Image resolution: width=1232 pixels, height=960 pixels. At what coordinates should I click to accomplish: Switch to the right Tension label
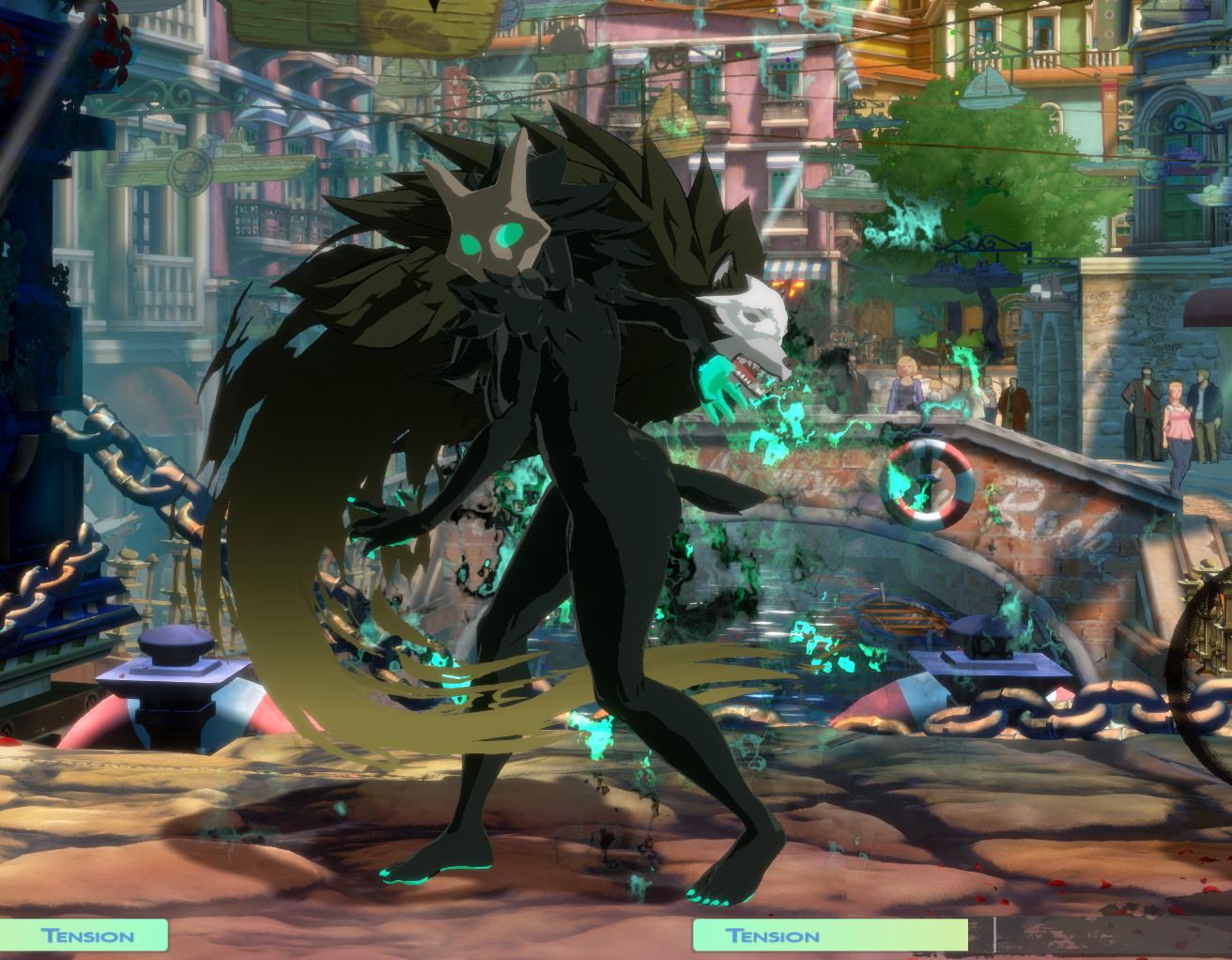772,936
